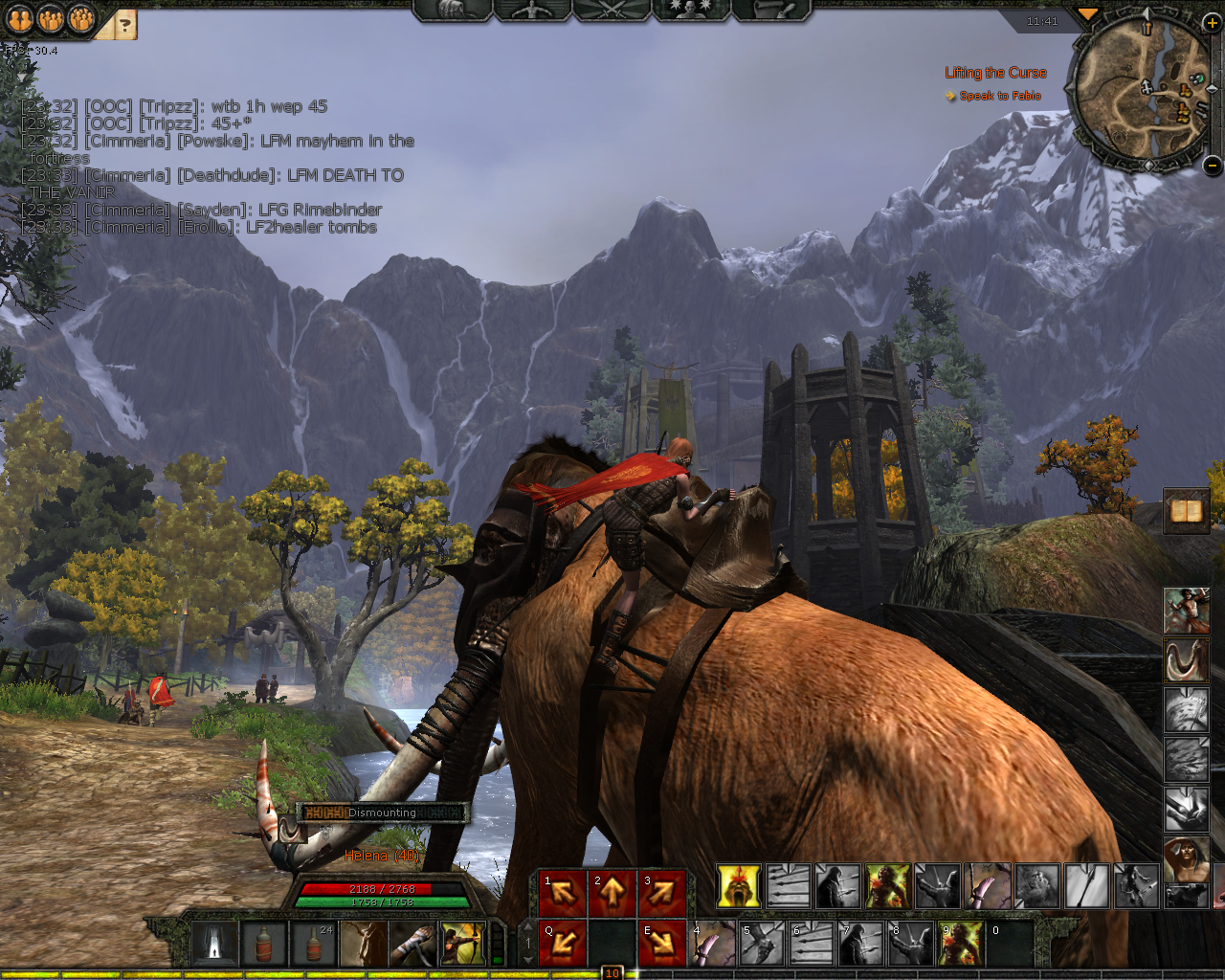
Task: Click the orange dropdown arrow beside the clock
Action: [1087, 15]
